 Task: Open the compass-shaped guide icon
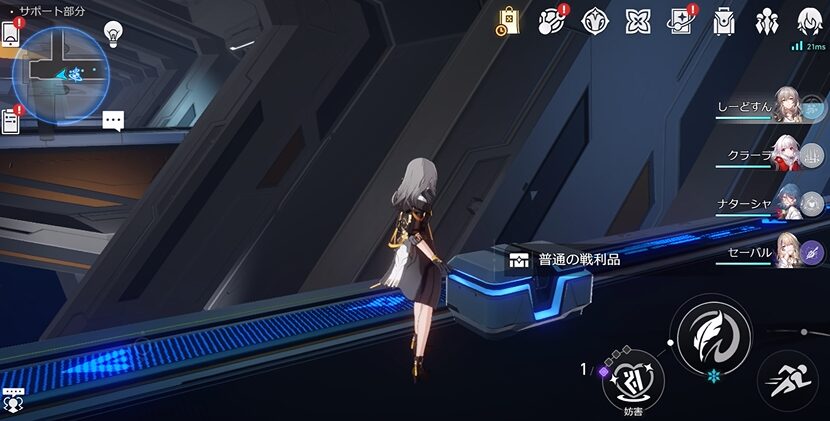[x=596, y=21]
